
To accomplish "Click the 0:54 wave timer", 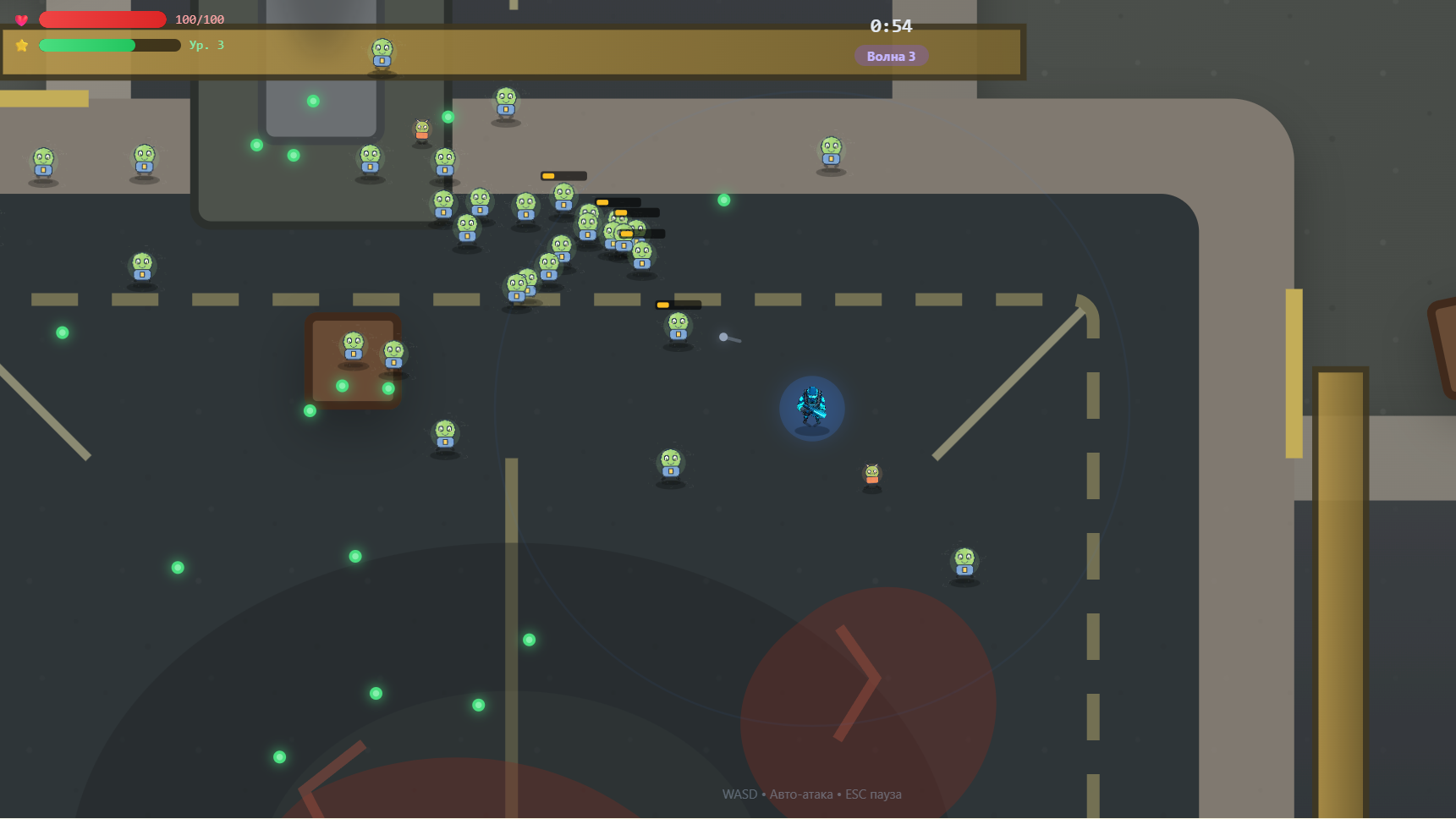I will pos(892,26).
